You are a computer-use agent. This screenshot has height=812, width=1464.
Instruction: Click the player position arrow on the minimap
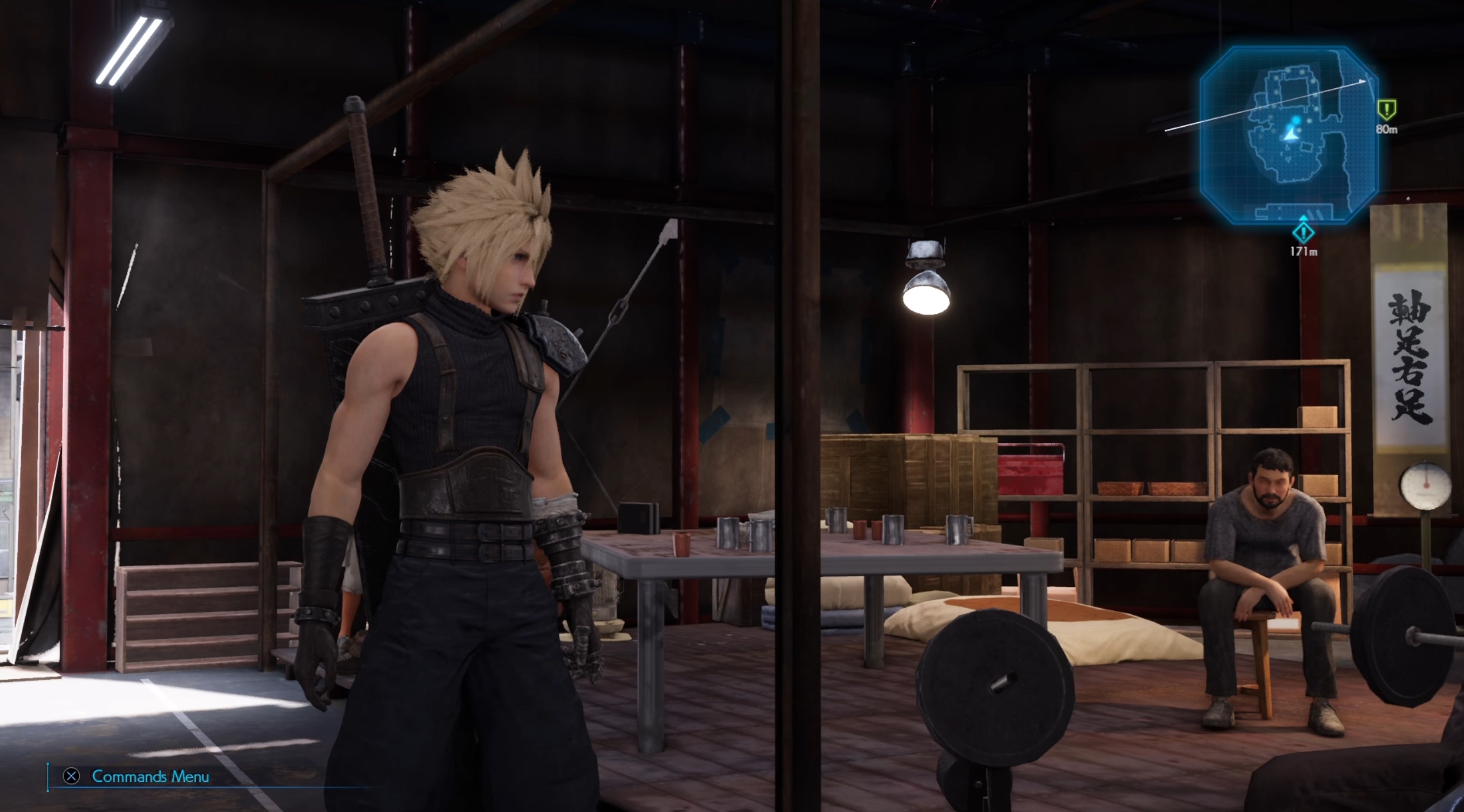point(1291,136)
